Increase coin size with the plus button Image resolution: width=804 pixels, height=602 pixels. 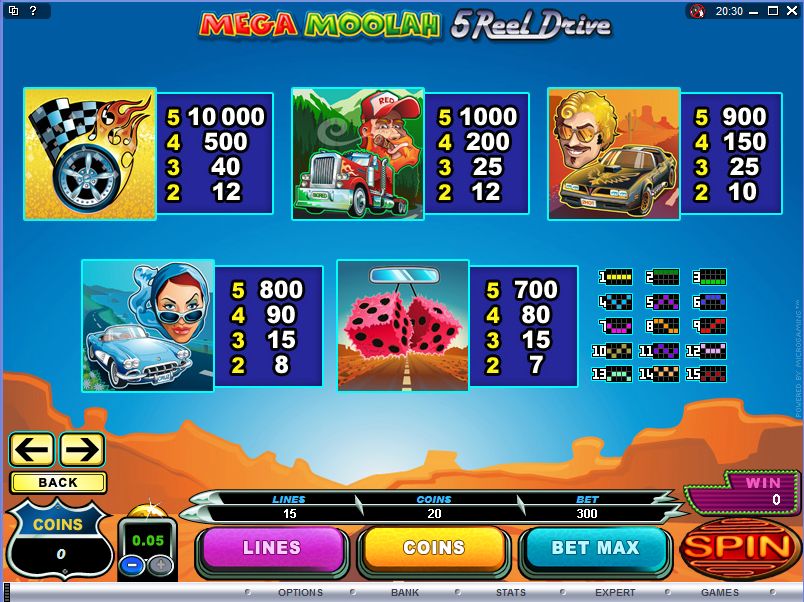click(159, 563)
